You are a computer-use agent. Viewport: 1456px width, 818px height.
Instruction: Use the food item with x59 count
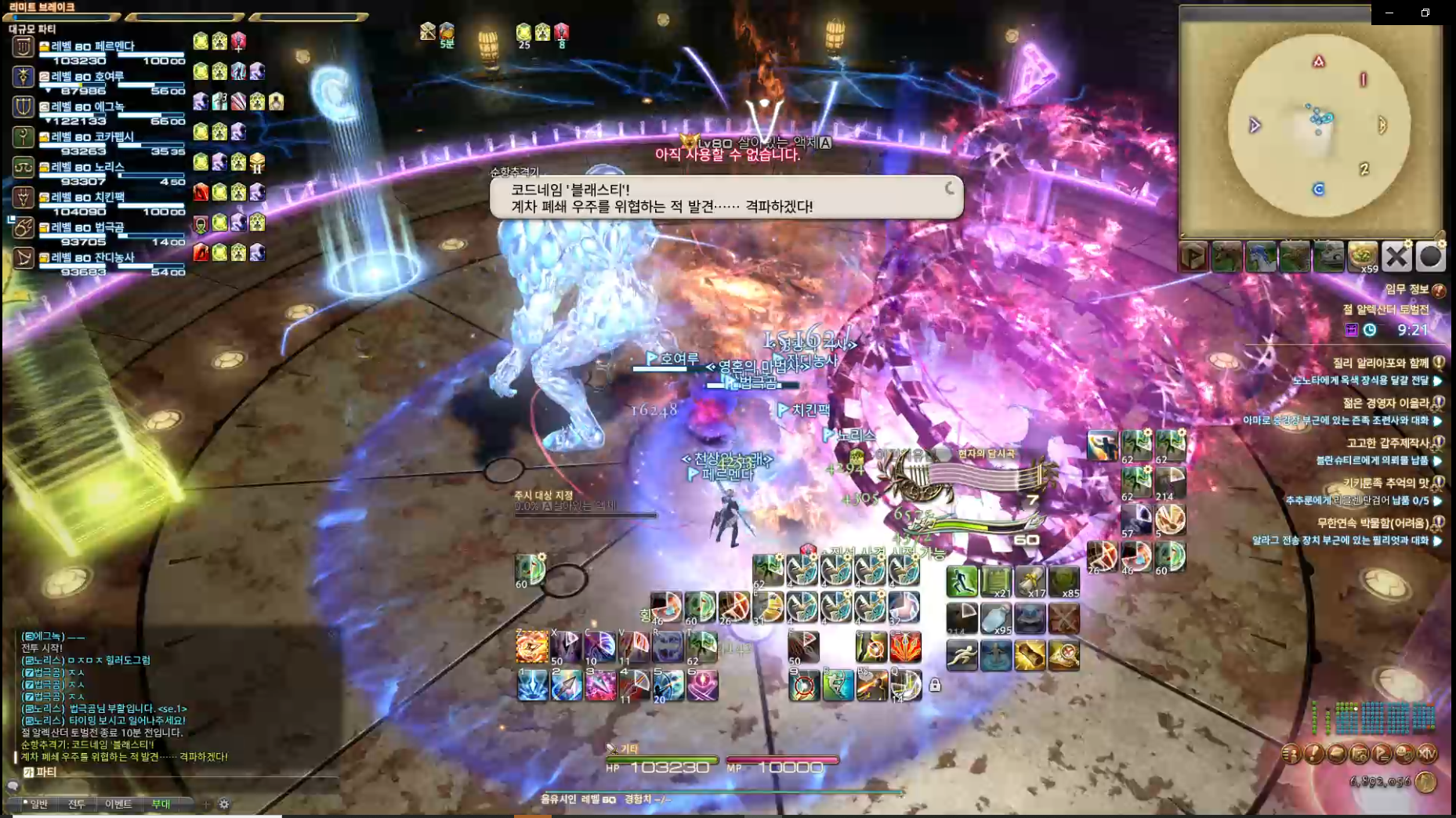coord(1363,256)
